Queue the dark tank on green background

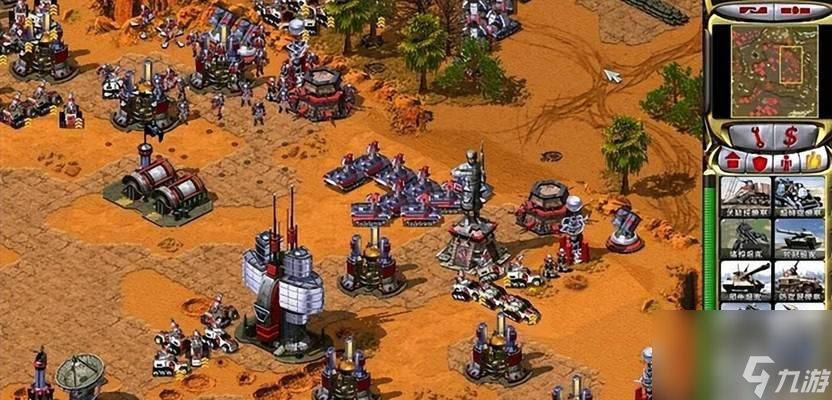(745, 237)
